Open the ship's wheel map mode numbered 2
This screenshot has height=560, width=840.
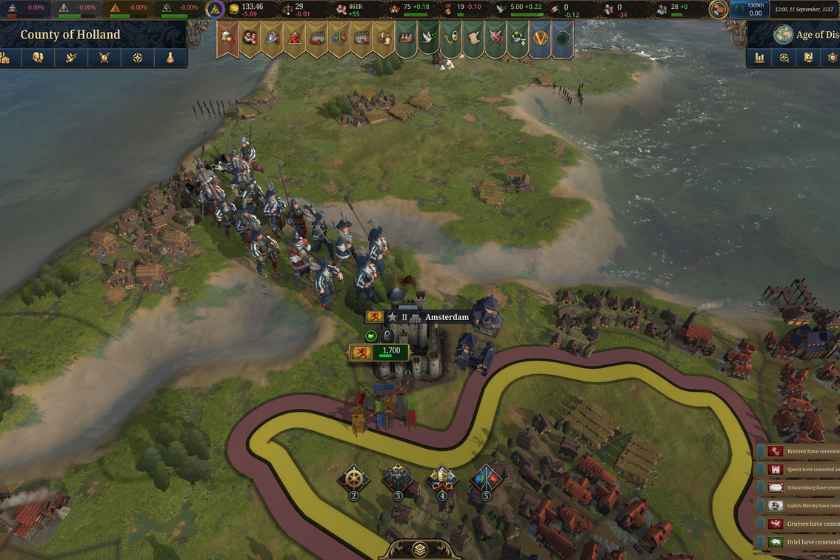[x=353, y=479]
